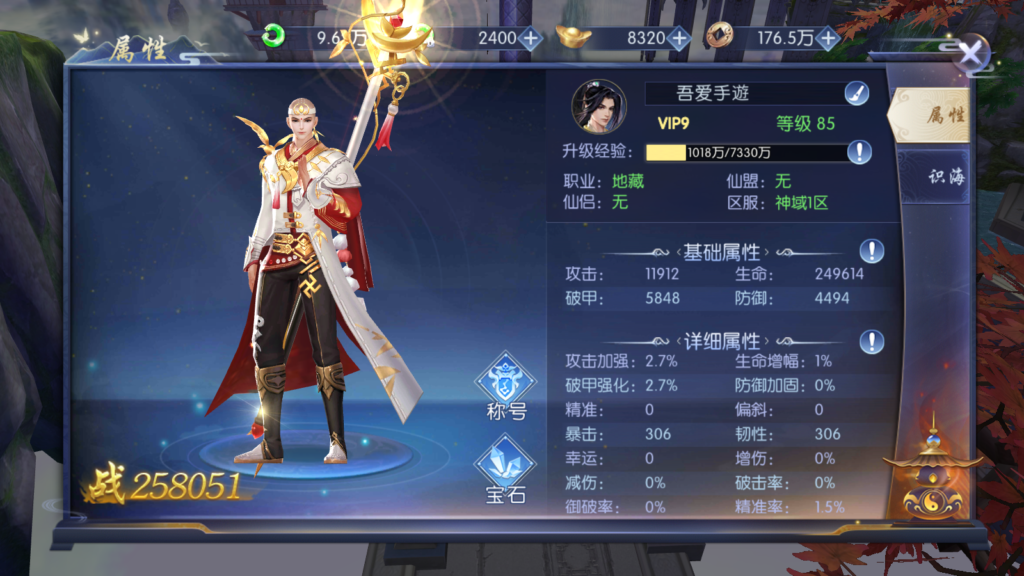
Task: Open the 称号 title menu
Action: coord(505,387)
